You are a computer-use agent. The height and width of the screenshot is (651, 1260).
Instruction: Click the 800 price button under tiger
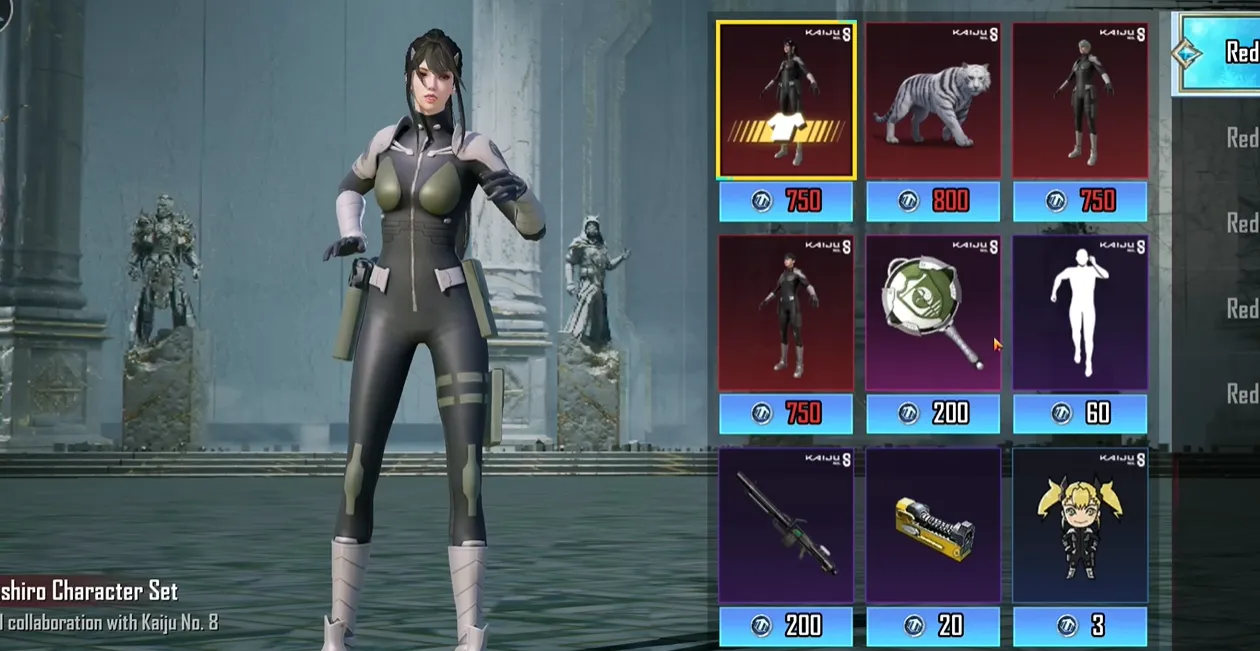click(x=932, y=202)
